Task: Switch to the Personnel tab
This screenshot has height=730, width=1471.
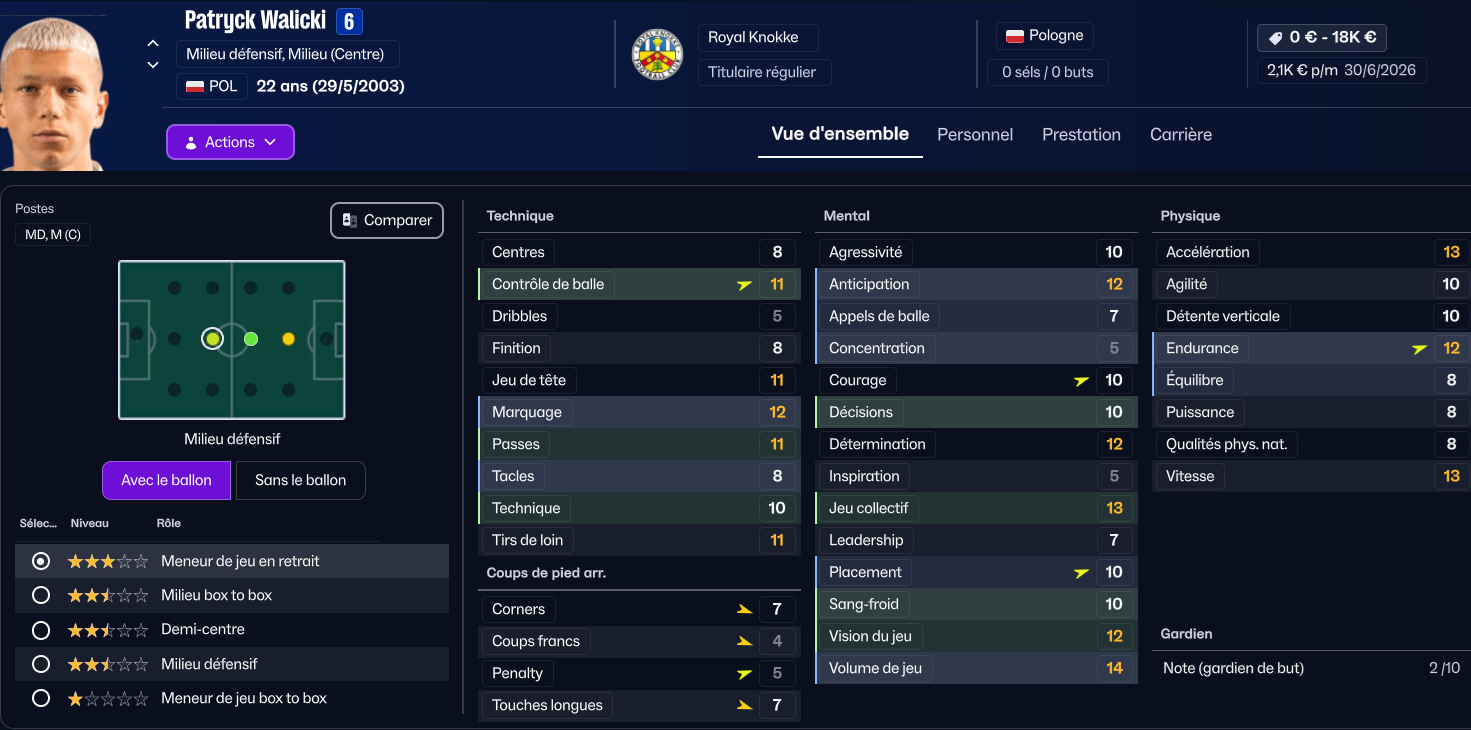Action: 974,135
